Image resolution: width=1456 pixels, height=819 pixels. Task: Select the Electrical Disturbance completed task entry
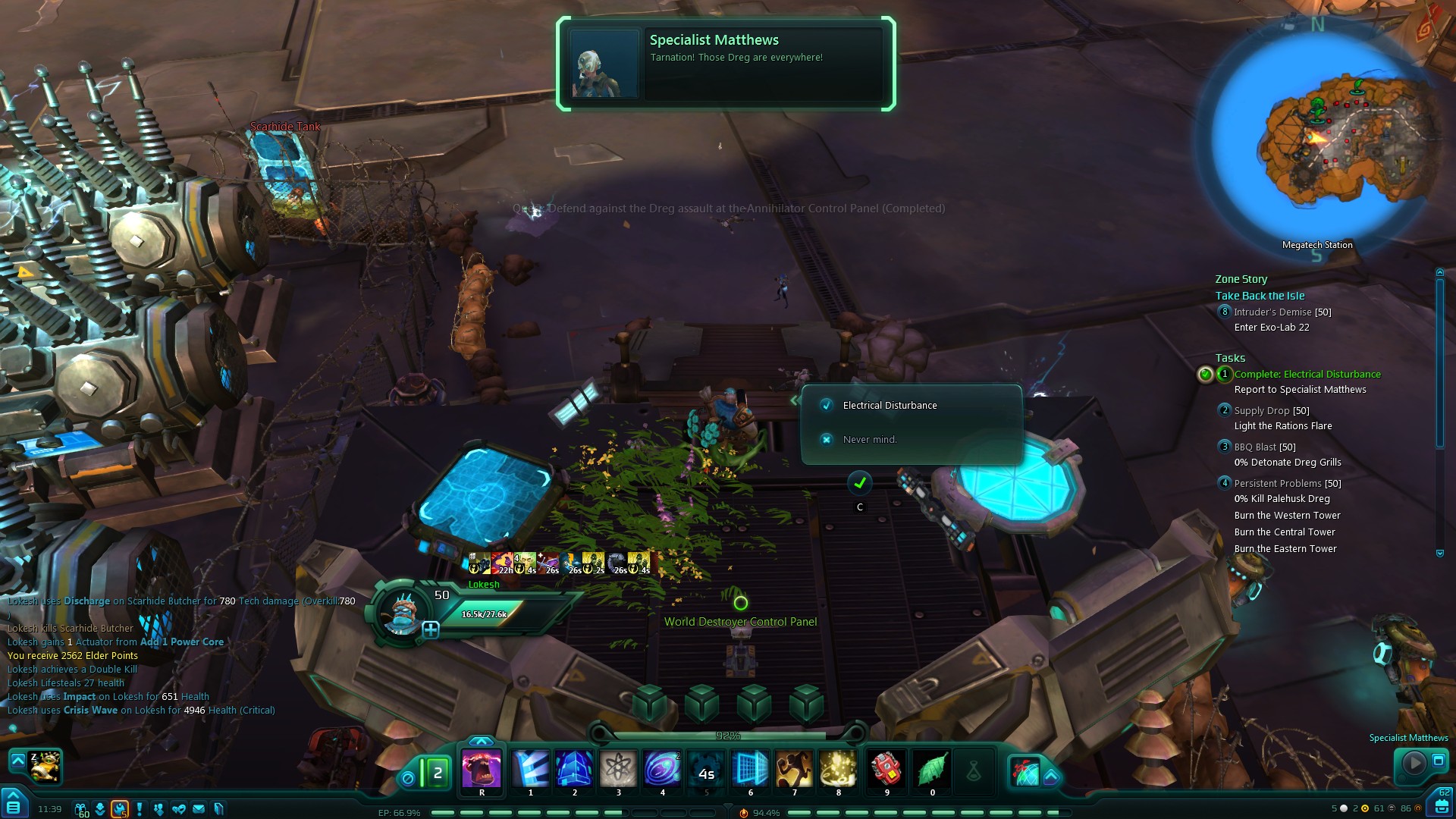pos(1307,375)
